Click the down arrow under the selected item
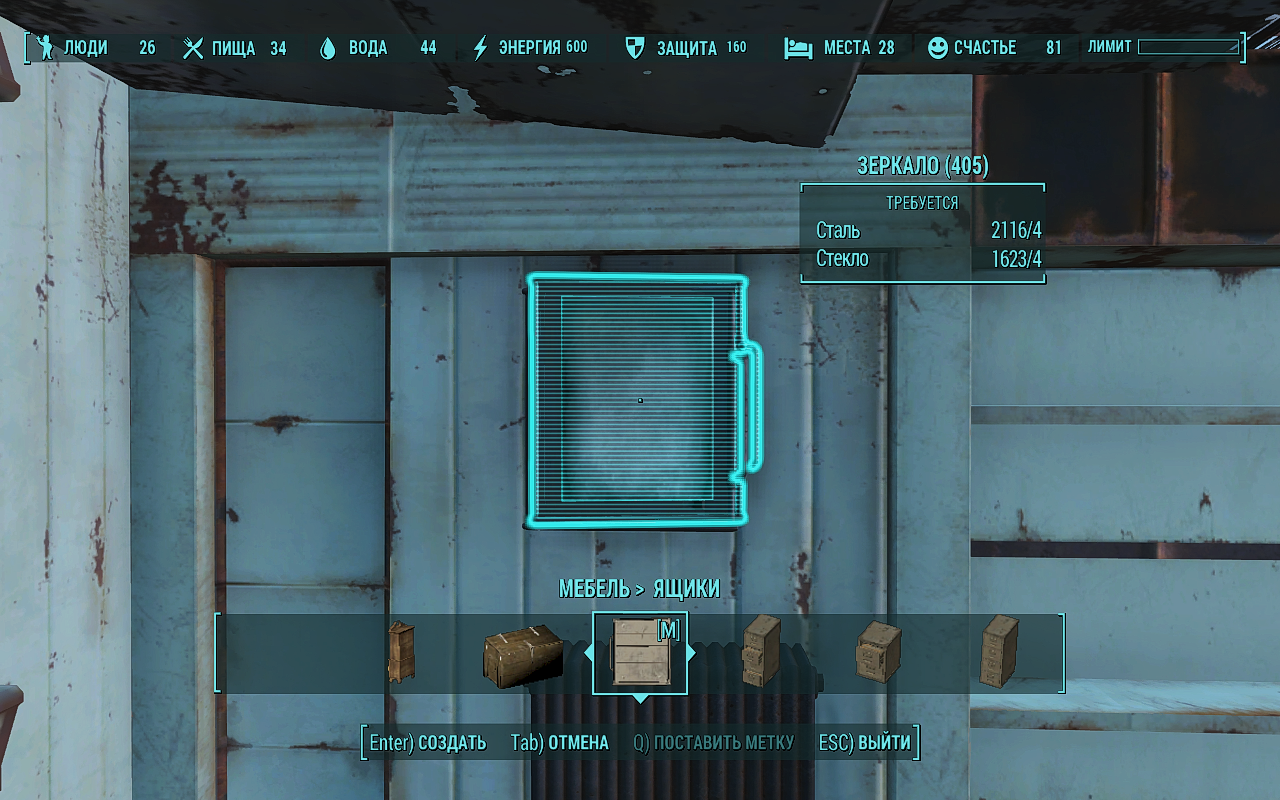This screenshot has width=1280, height=800. click(x=640, y=698)
